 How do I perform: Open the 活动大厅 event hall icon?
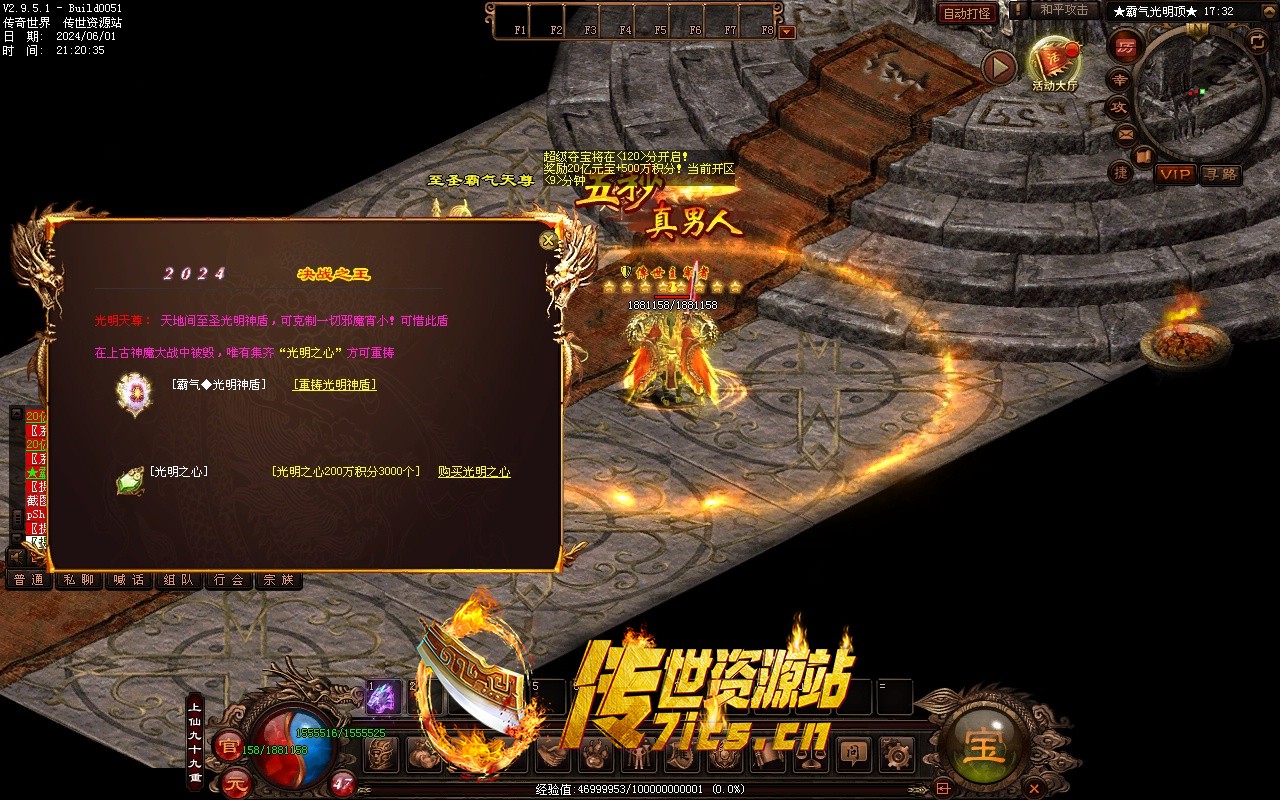(1055, 62)
